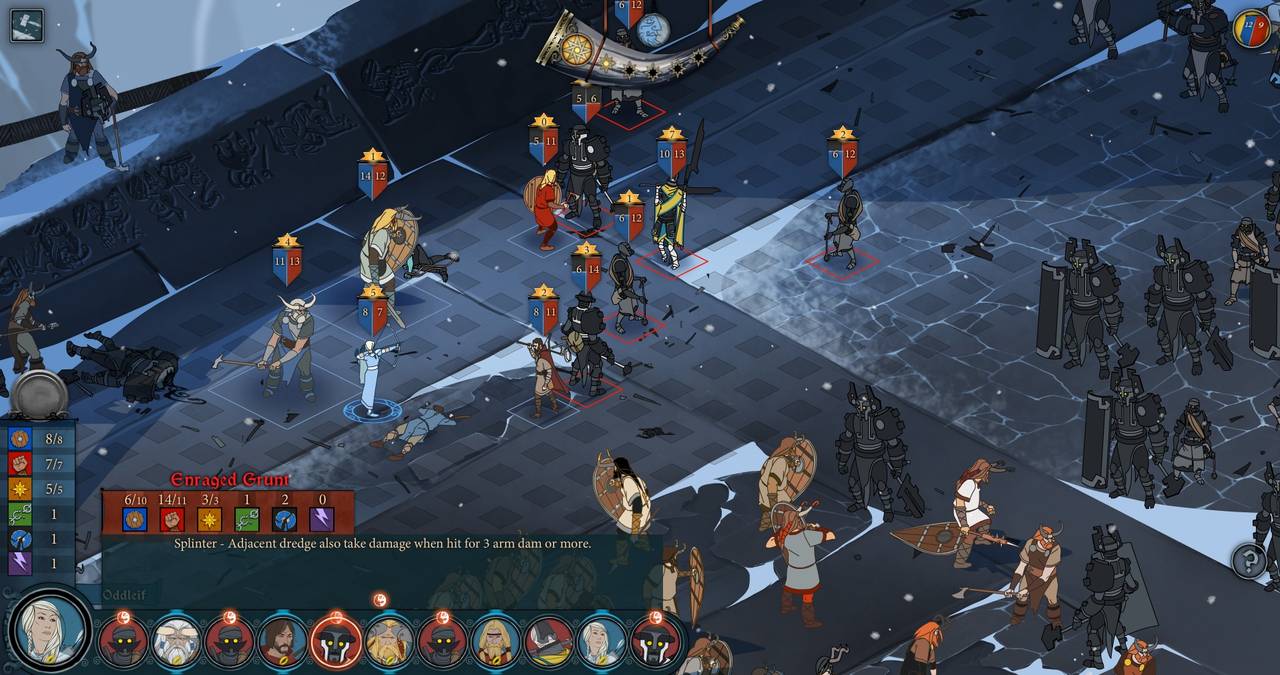The height and width of the screenshot is (675, 1280).
Task: Click the question mark help button
Action: pyautogui.click(x=1248, y=560)
